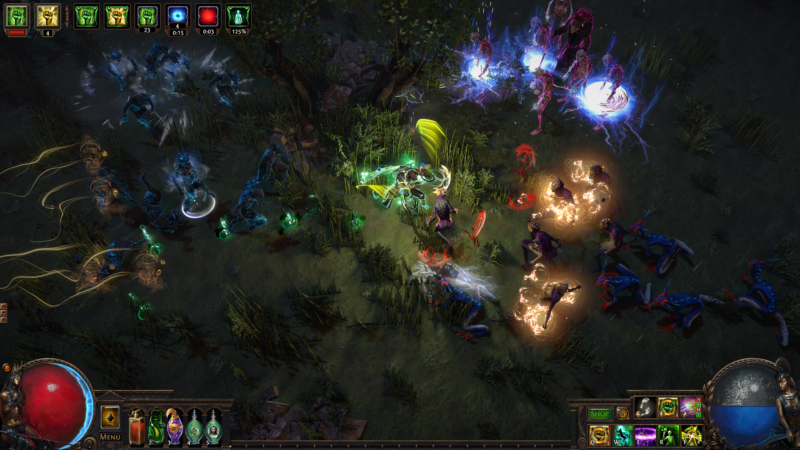This screenshot has height=450, width=800.
Task: Click the yellow fist buff showing 4
Action: click(47, 15)
